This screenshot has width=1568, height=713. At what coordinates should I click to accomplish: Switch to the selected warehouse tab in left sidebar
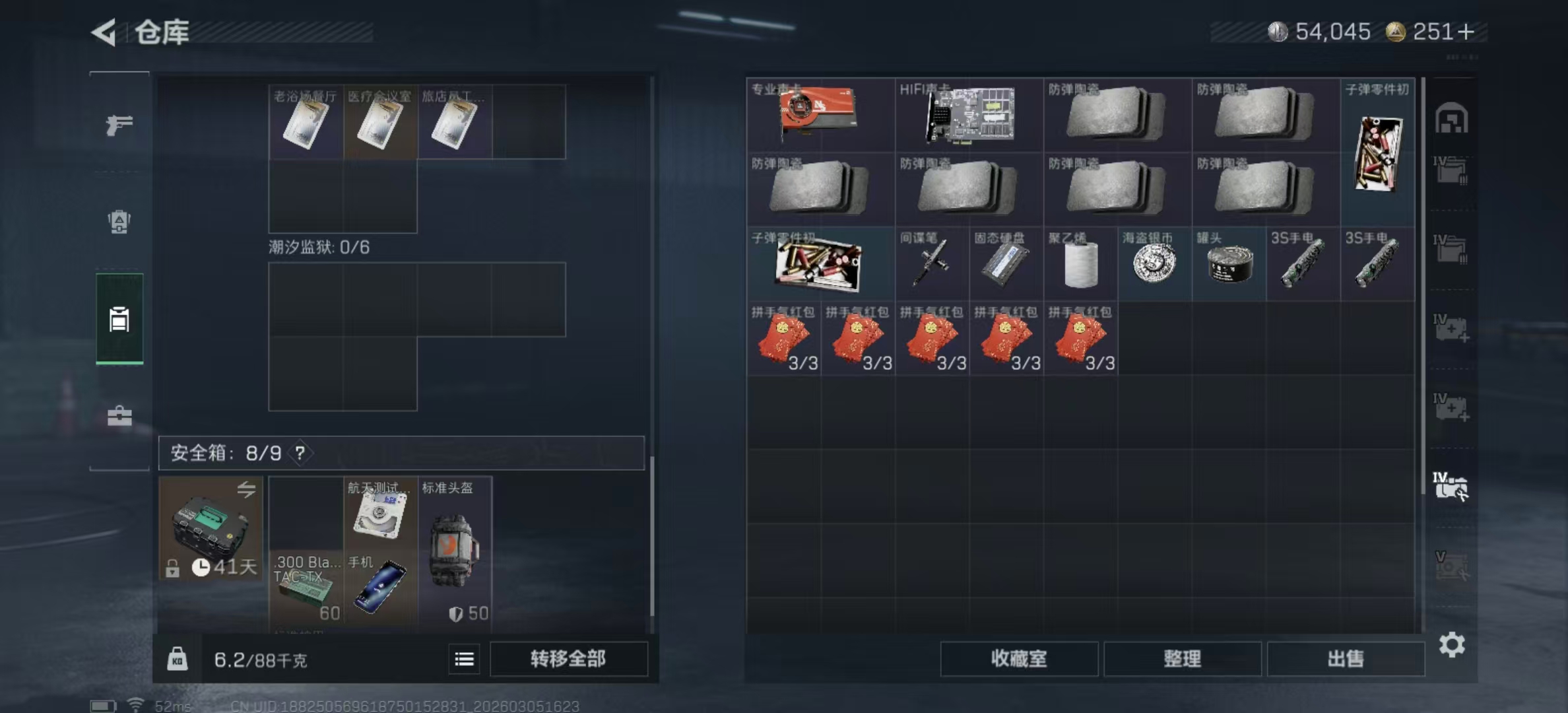[x=119, y=321]
